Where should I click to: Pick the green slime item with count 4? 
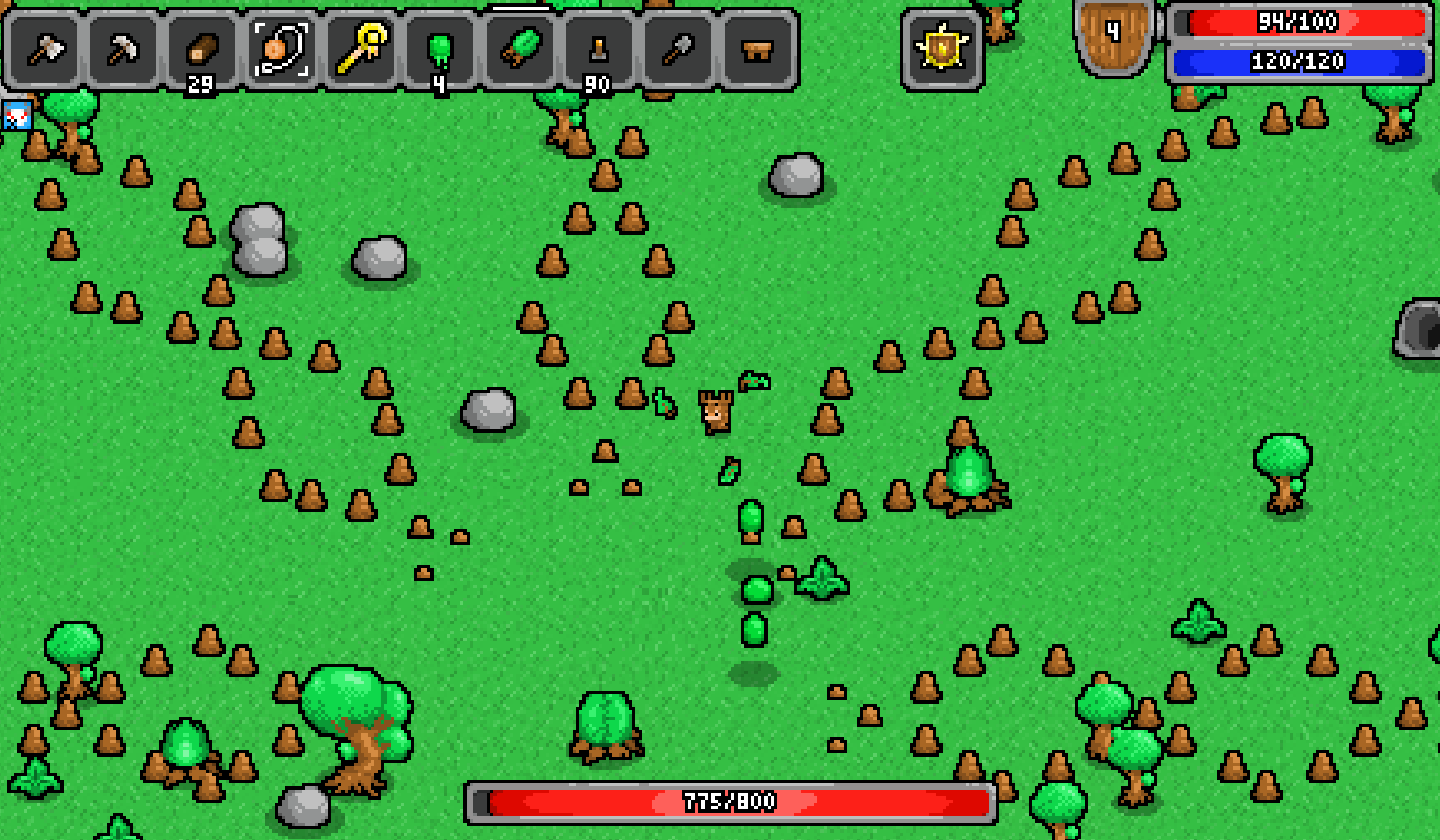(440, 50)
